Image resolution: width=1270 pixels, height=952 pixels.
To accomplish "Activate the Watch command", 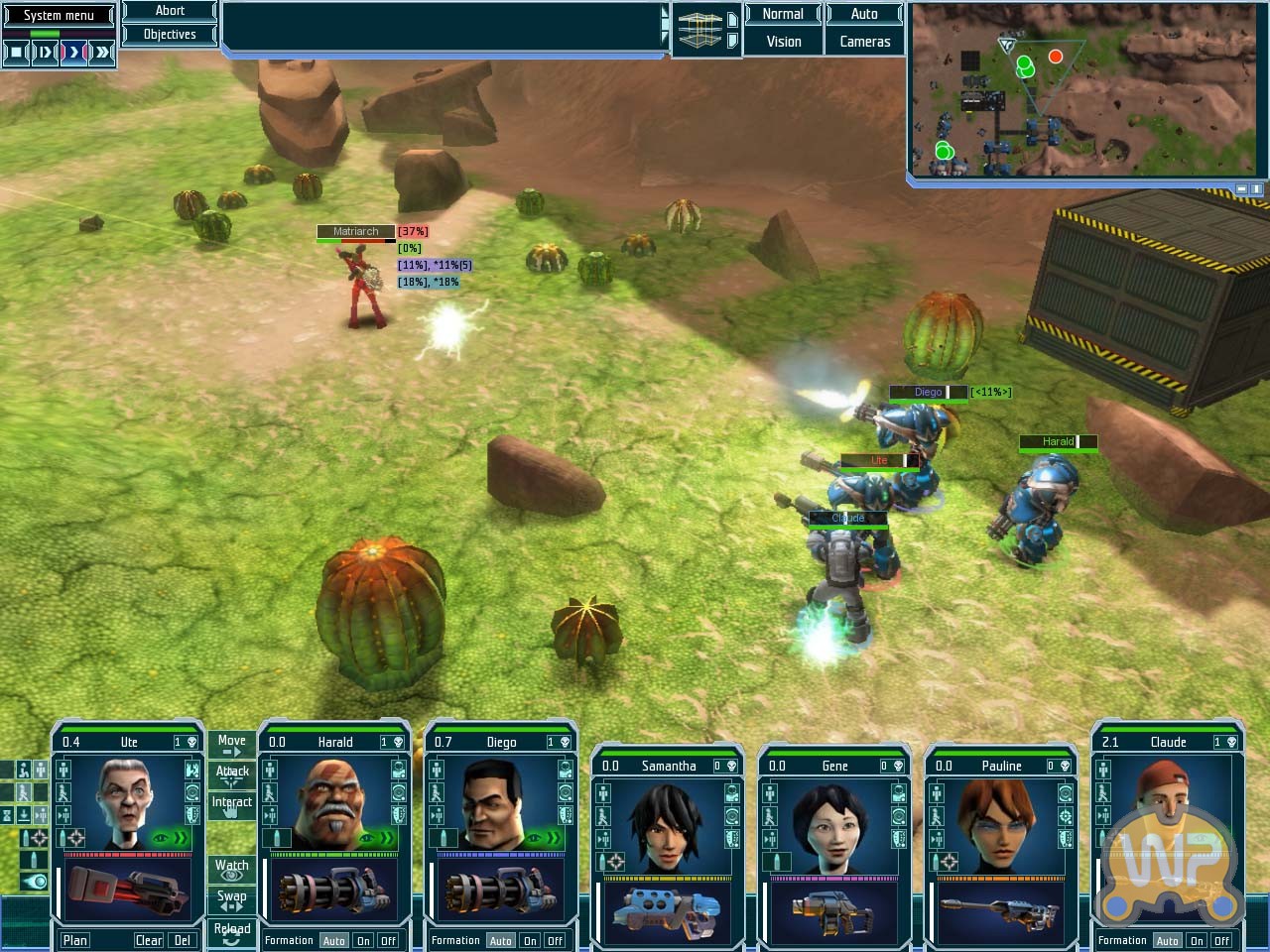I will 231,868.
